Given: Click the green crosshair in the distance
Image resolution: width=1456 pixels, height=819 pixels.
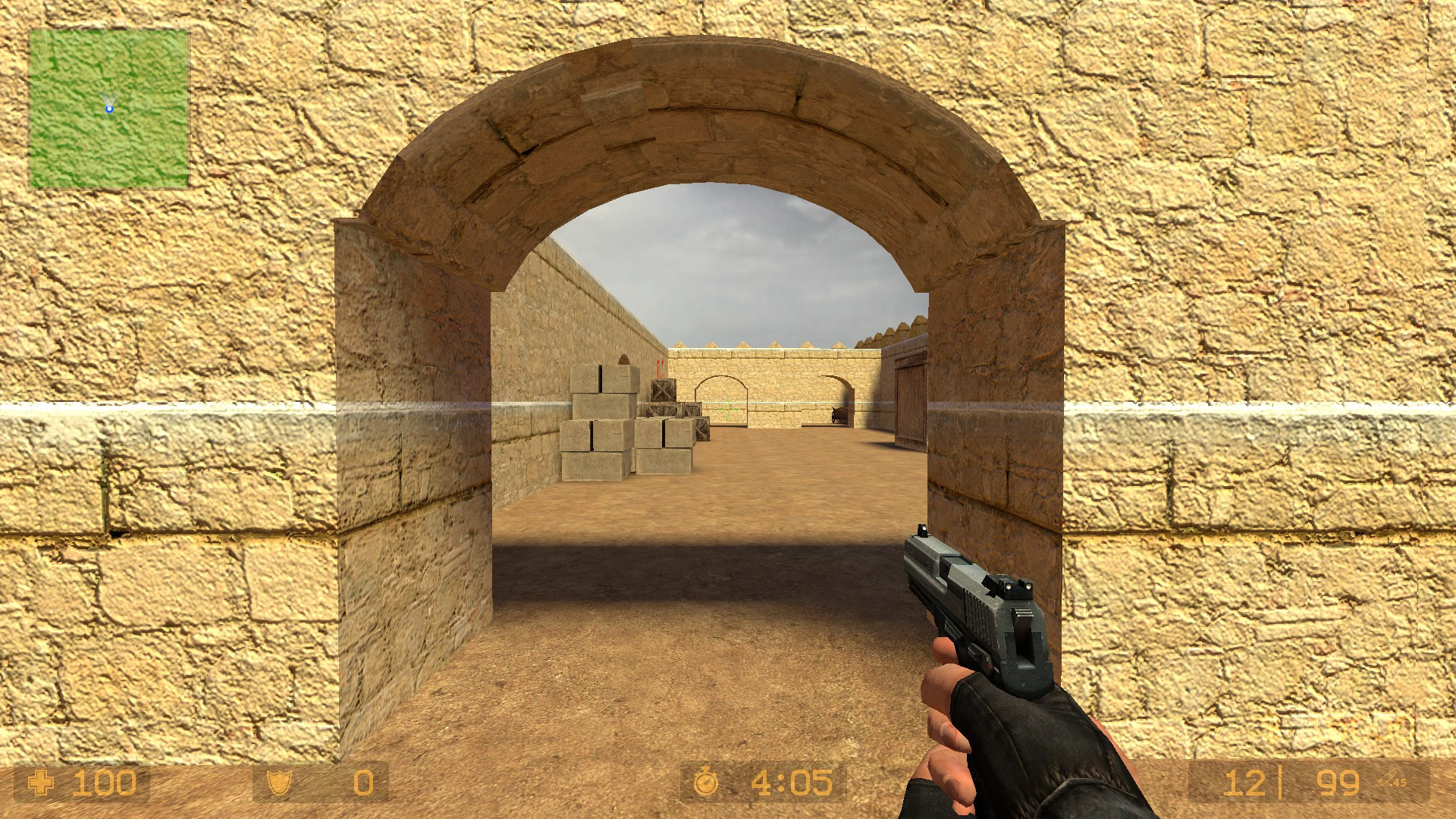Looking at the screenshot, I should (728, 410).
